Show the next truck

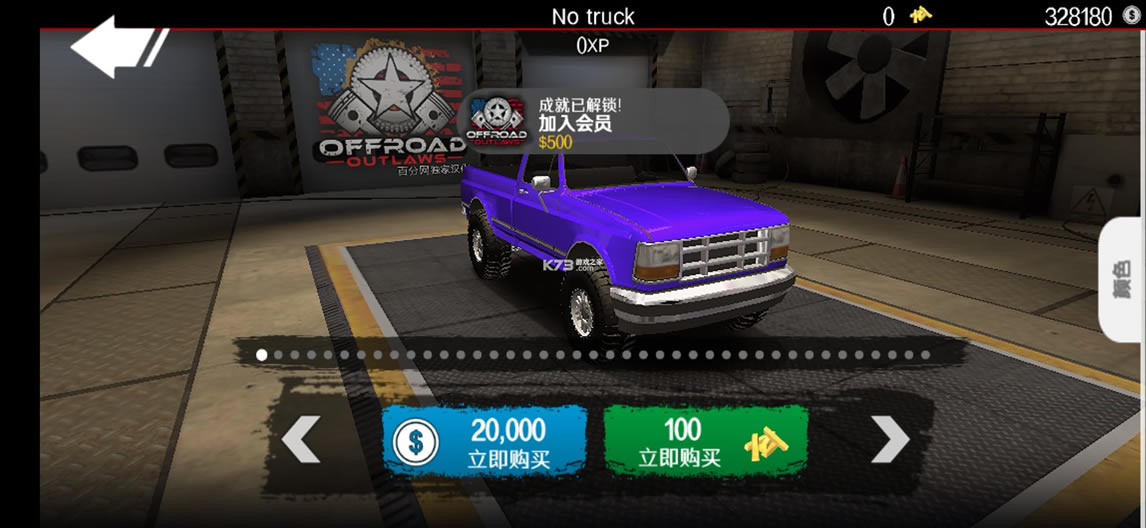pyautogui.click(x=889, y=439)
